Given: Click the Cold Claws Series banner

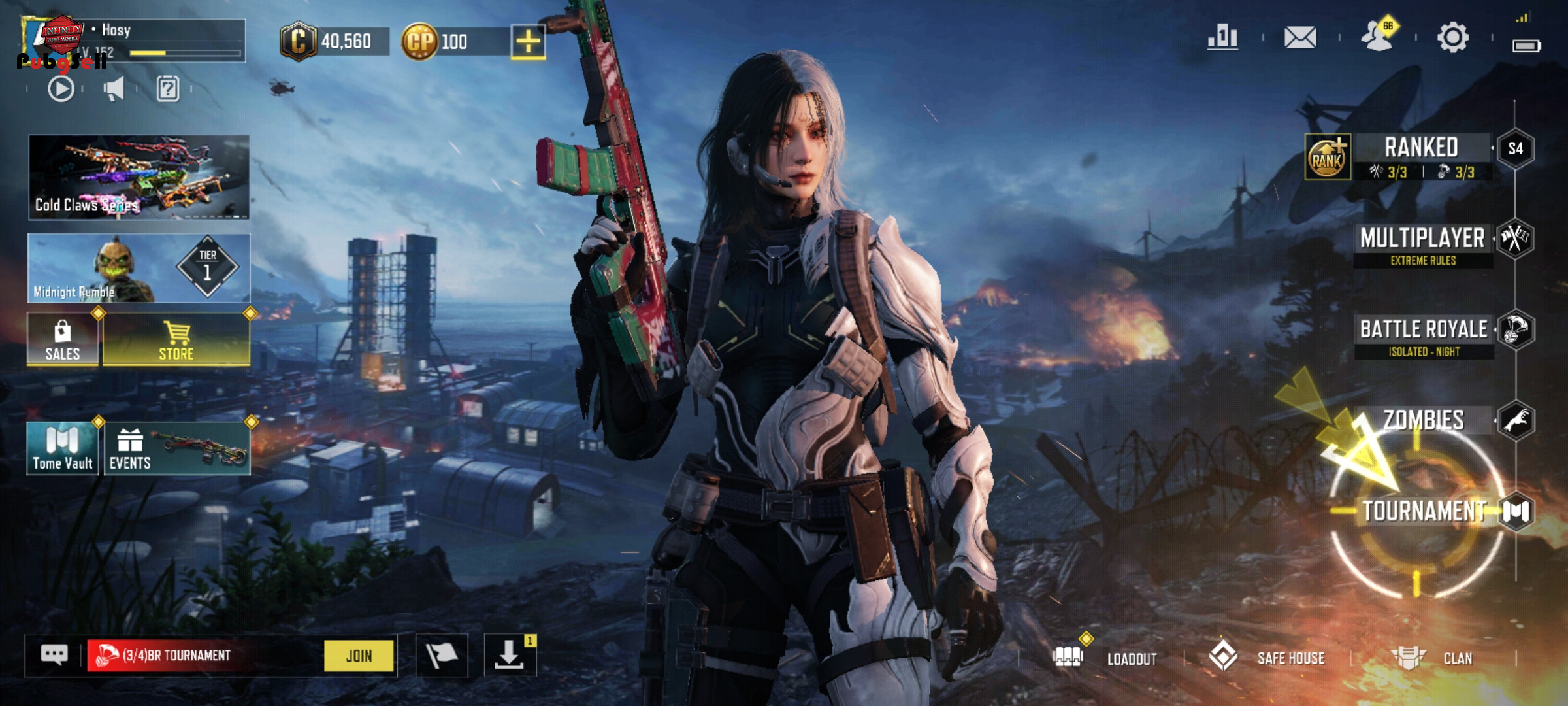Looking at the screenshot, I should pyautogui.click(x=139, y=176).
